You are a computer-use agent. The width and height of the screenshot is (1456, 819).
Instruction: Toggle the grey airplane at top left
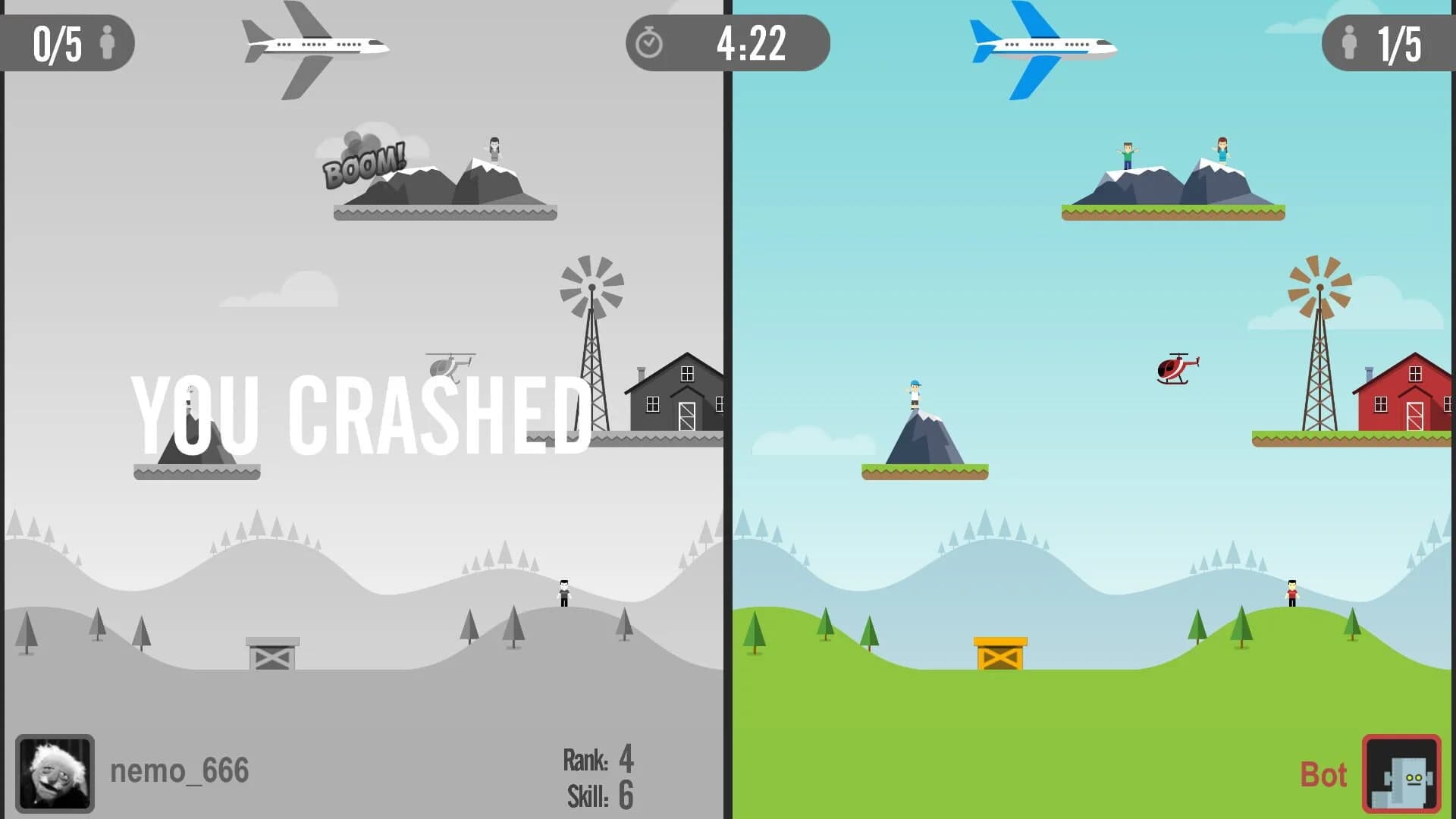pos(315,47)
